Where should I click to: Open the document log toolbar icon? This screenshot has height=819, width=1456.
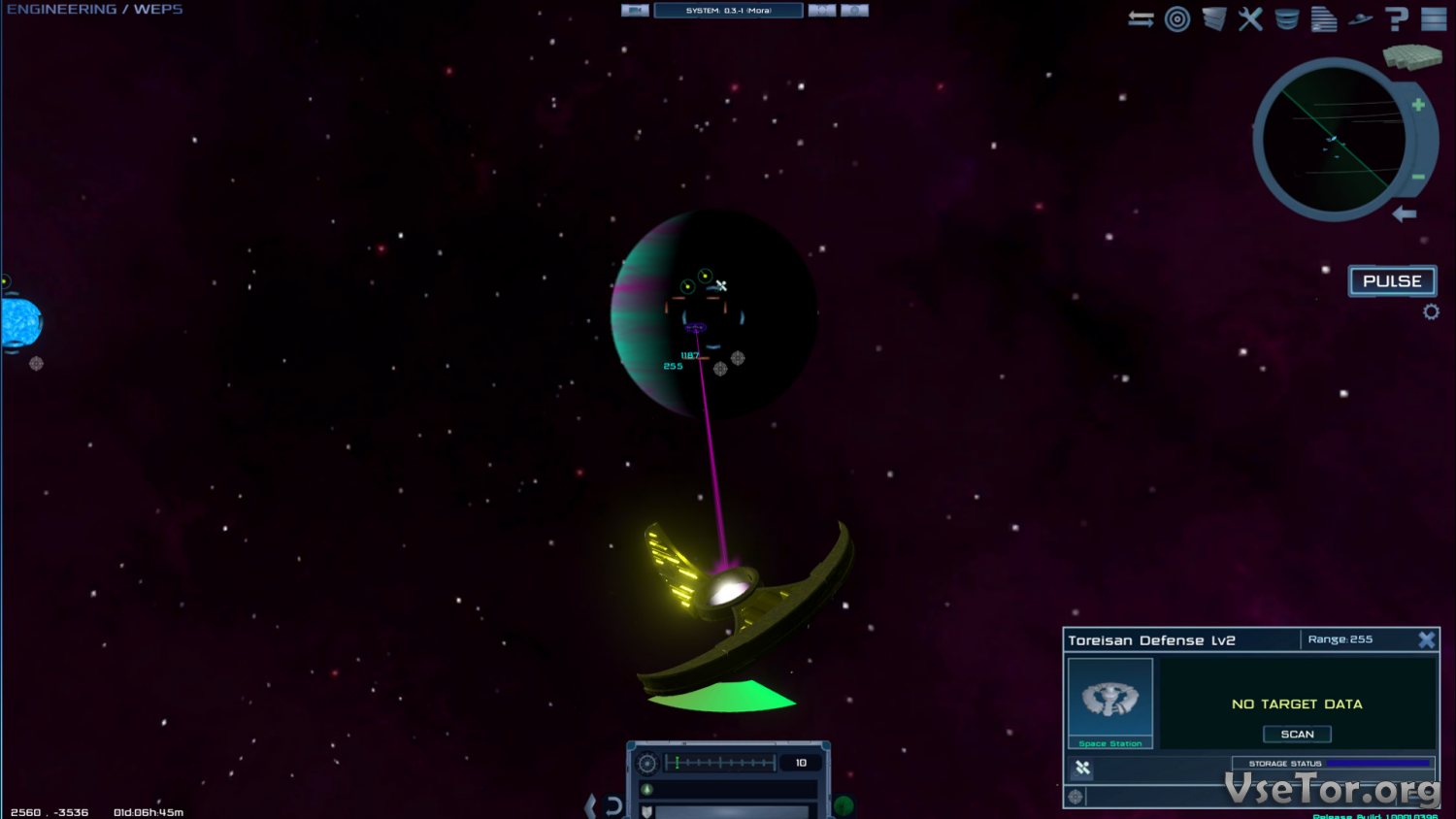(x=1323, y=18)
